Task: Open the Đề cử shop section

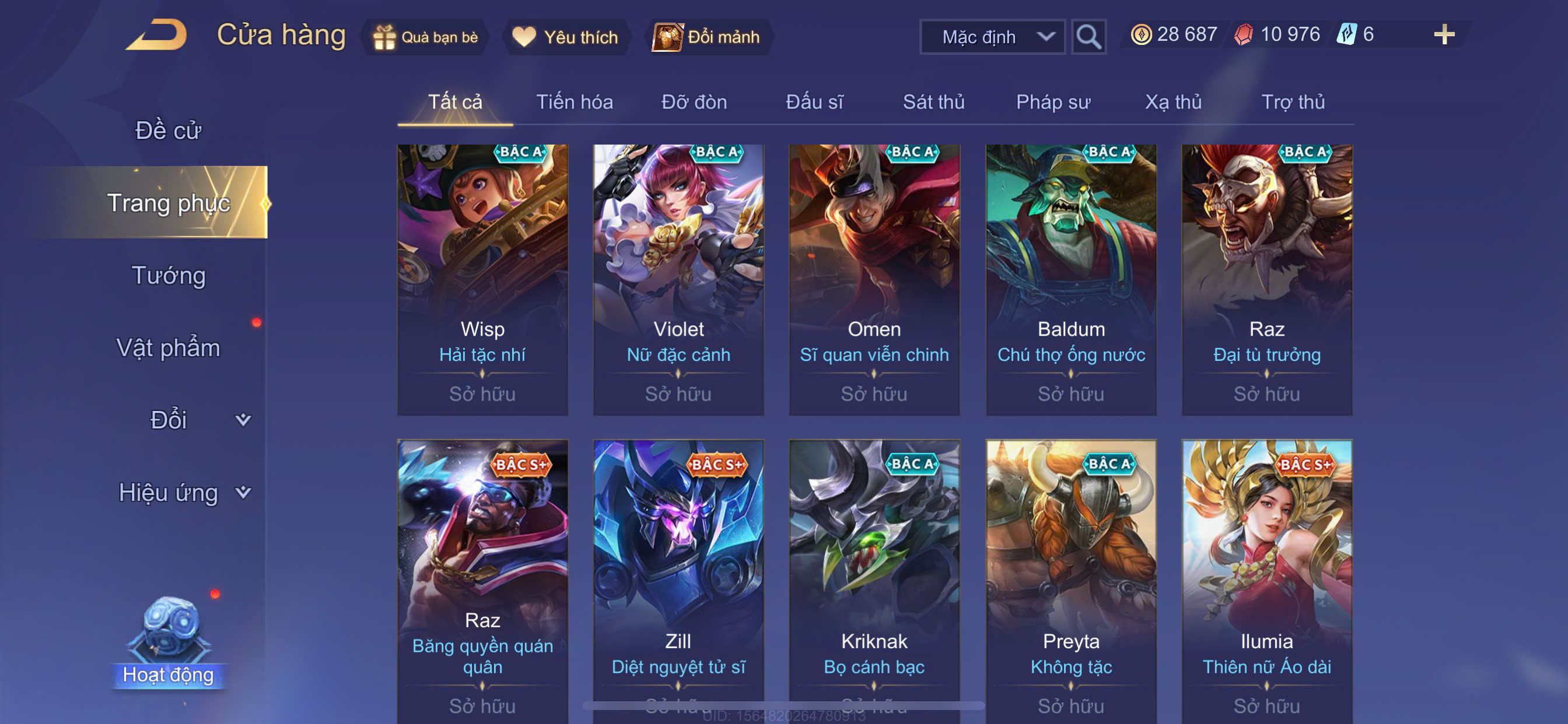Action: point(168,130)
